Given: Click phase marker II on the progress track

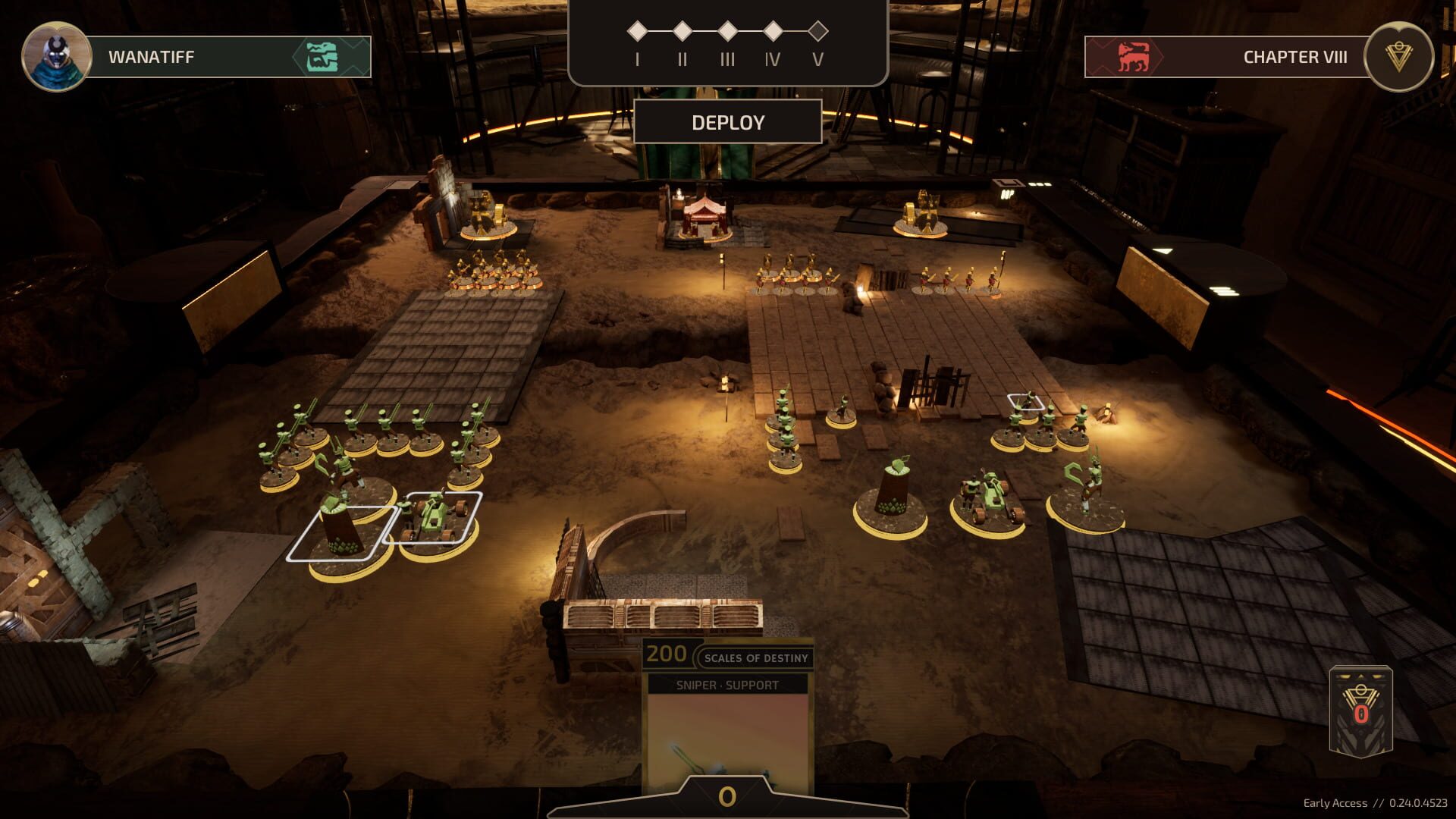Looking at the screenshot, I should 684,30.
